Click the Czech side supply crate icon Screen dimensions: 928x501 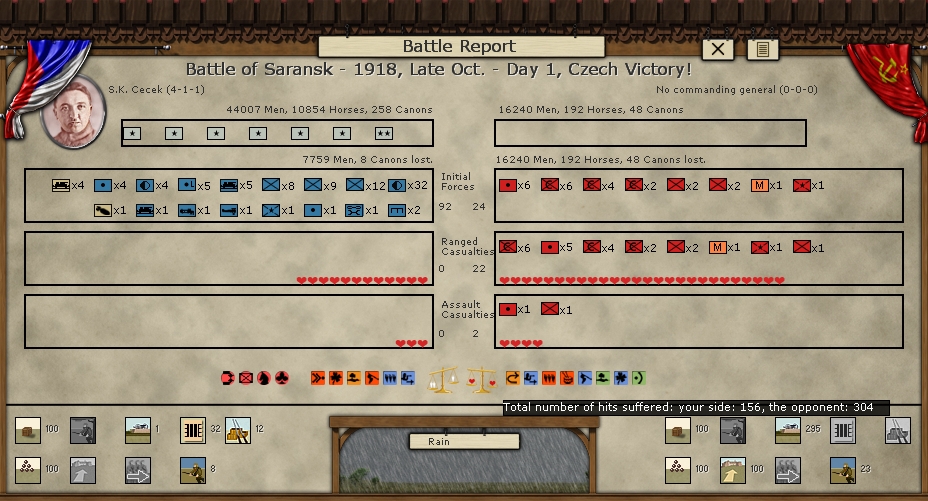tap(28, 430)
